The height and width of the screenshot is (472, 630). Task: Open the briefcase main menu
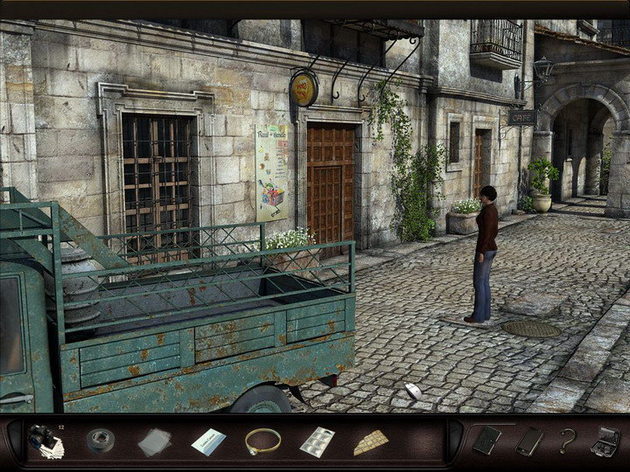pos(604,440)
